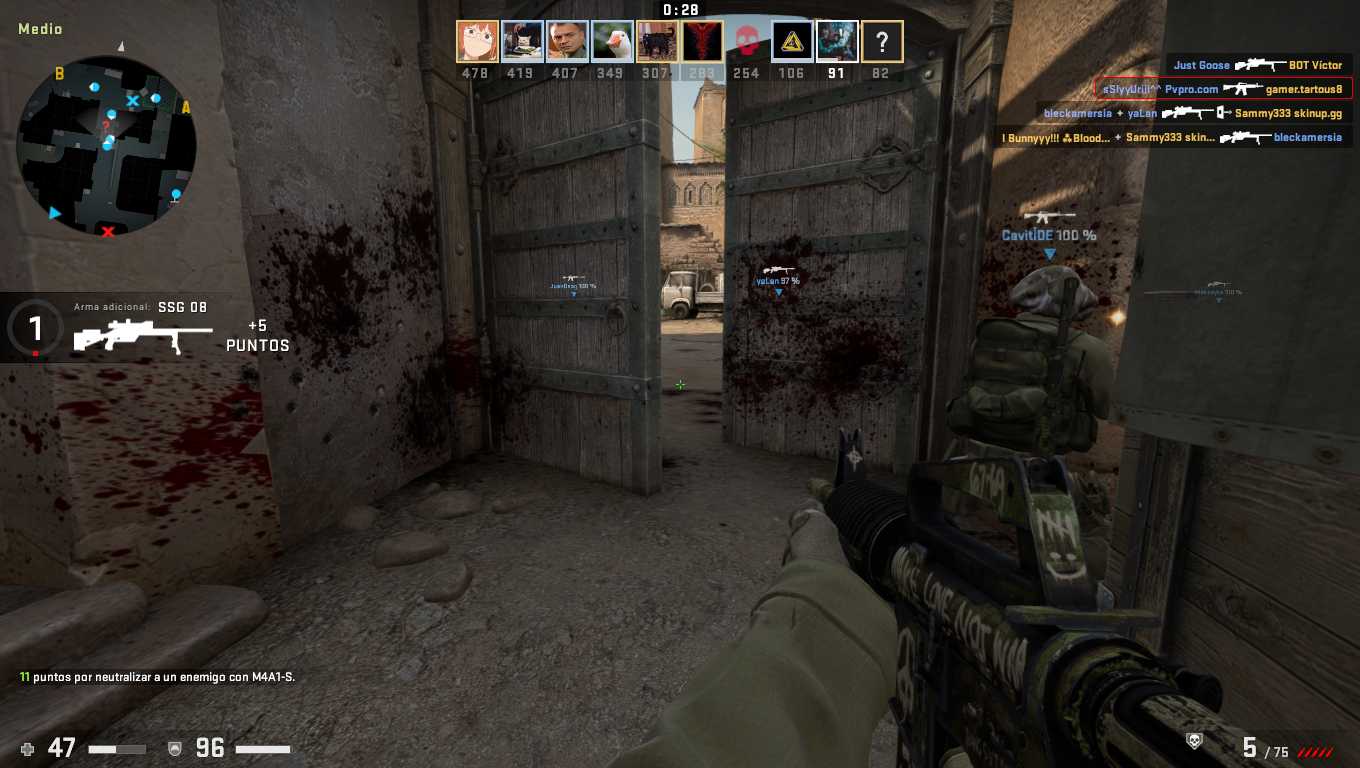Click the skull icon beside the ammo count
Image resolution: width=1360 pixels, height=768 pixels.
[1193, 741]
